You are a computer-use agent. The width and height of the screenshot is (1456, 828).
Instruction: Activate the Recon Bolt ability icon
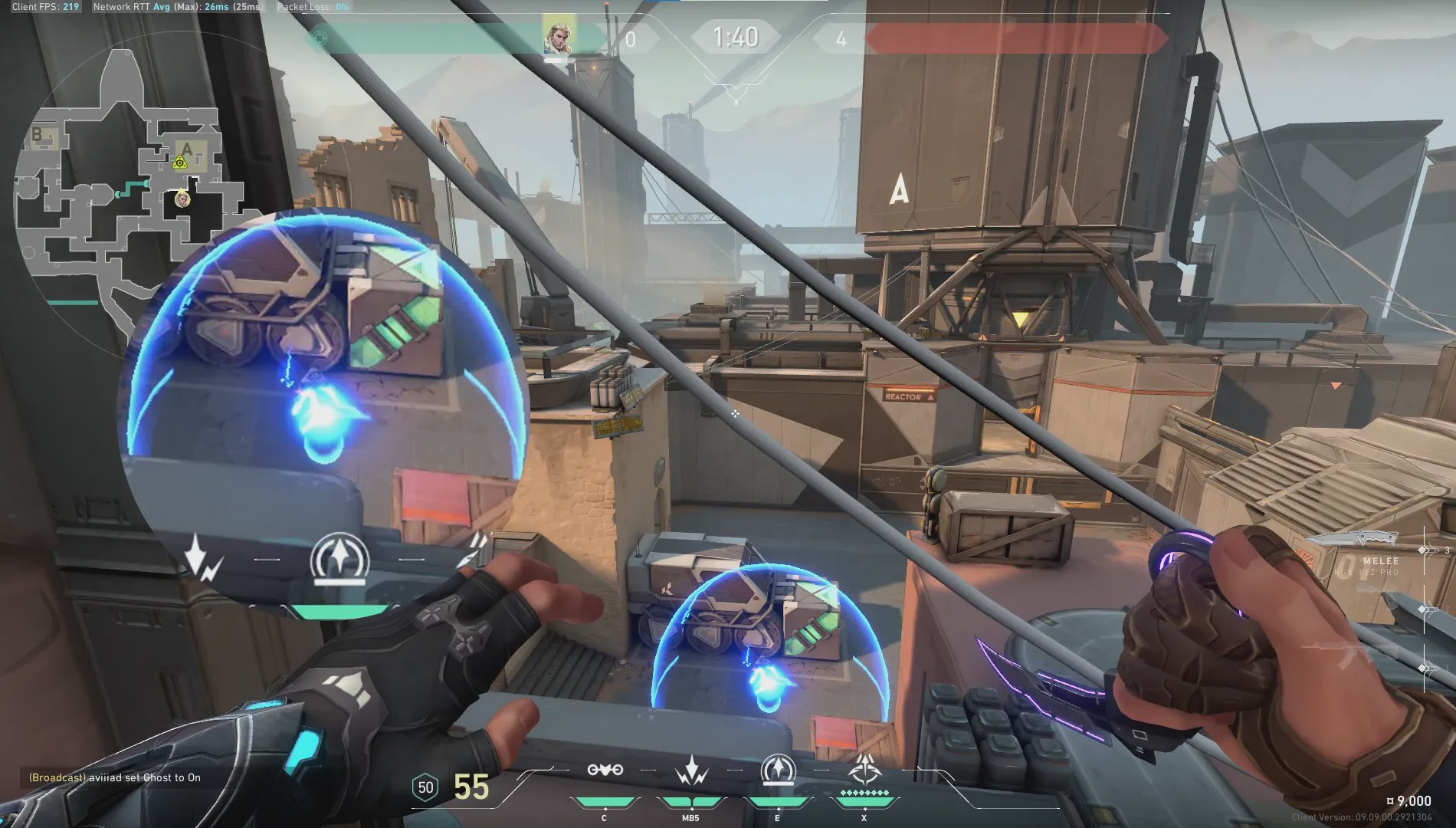(x=778, y=770)
